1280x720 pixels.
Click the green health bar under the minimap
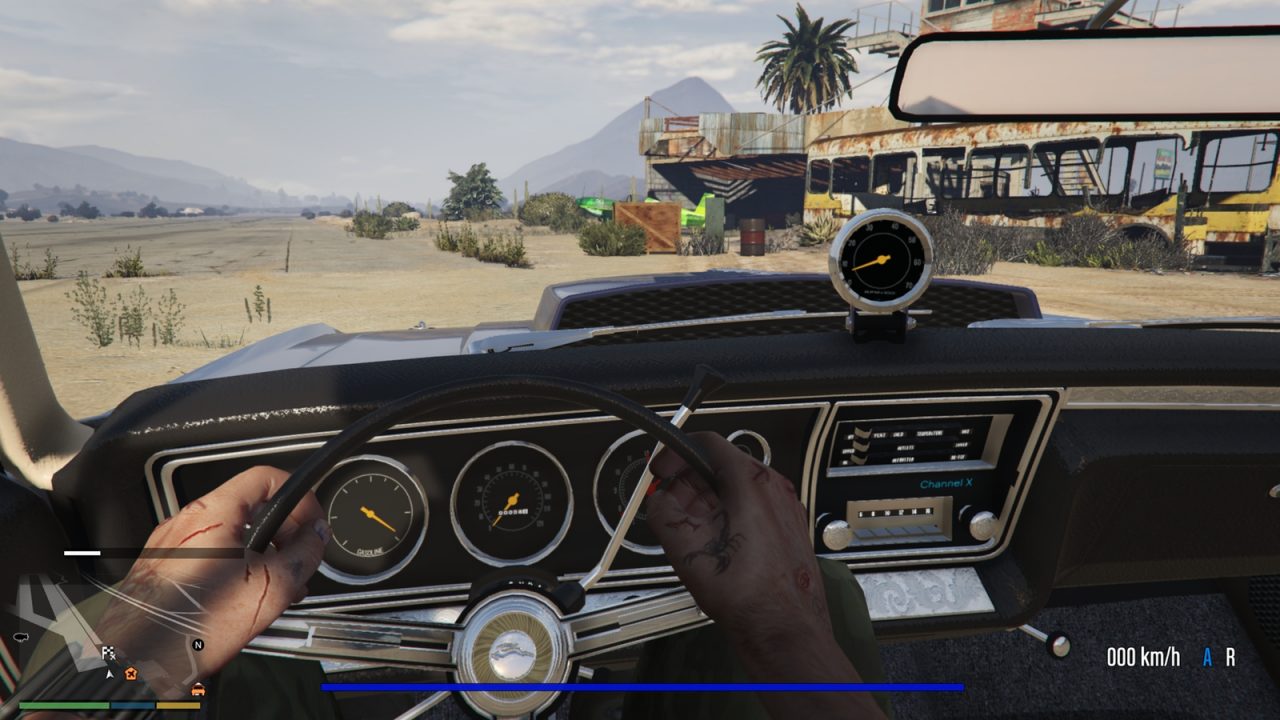pos(64,705)
